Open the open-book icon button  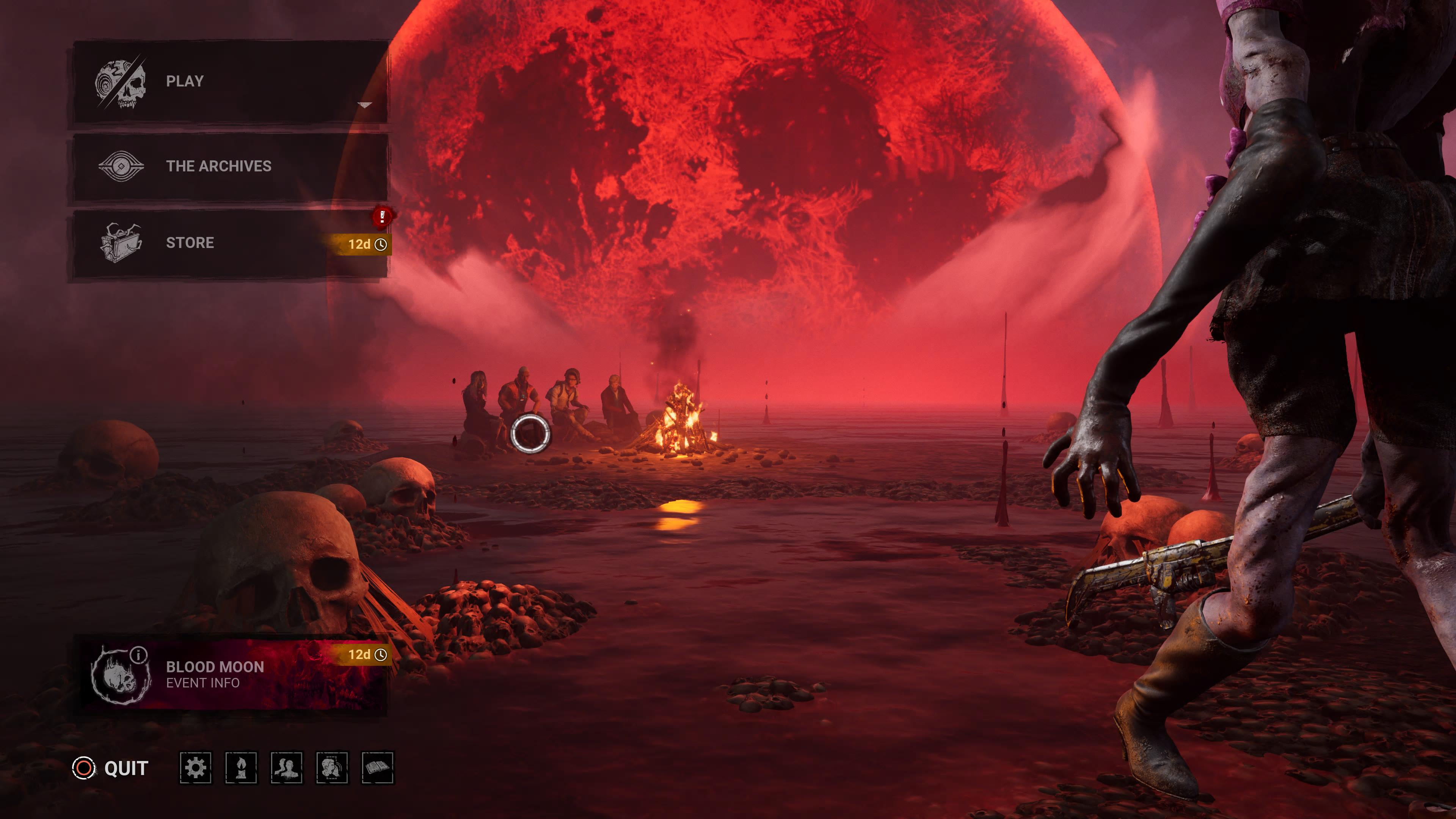coord(378,767)
